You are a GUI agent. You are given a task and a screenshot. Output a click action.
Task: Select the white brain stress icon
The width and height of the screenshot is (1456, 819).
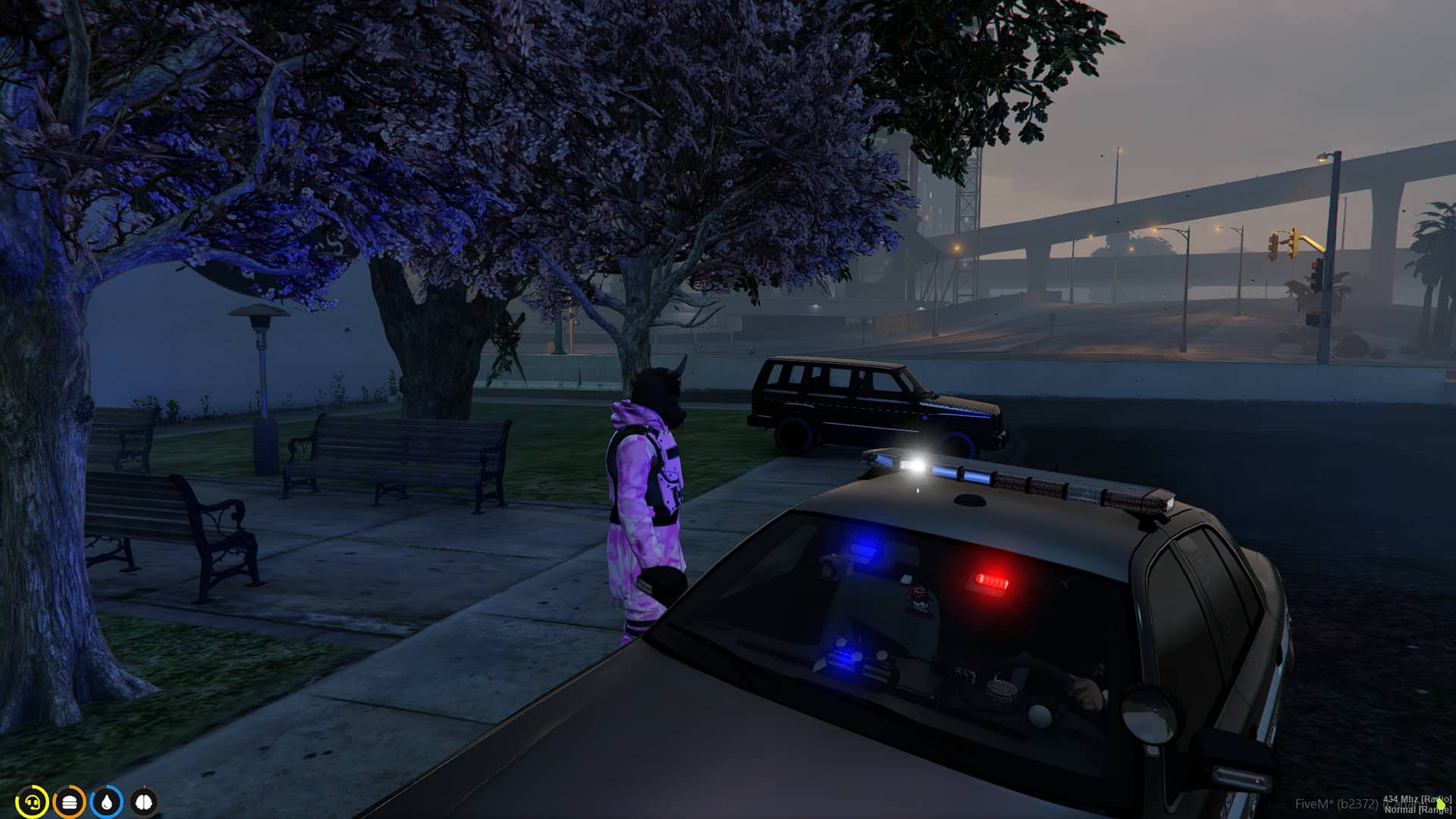(143, 802)
